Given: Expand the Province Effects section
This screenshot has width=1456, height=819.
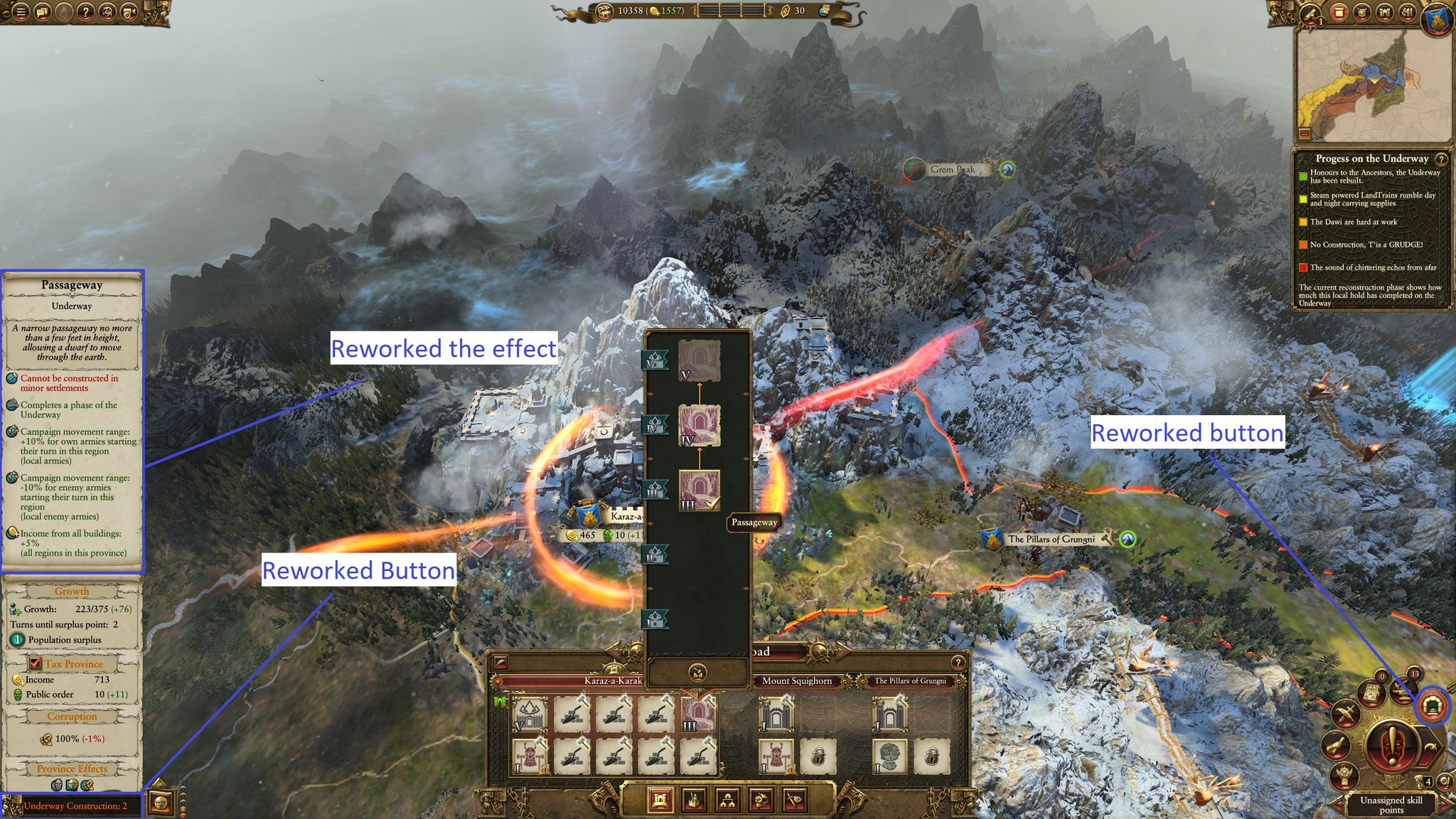Looking at the screenshot, I should 72,769.
